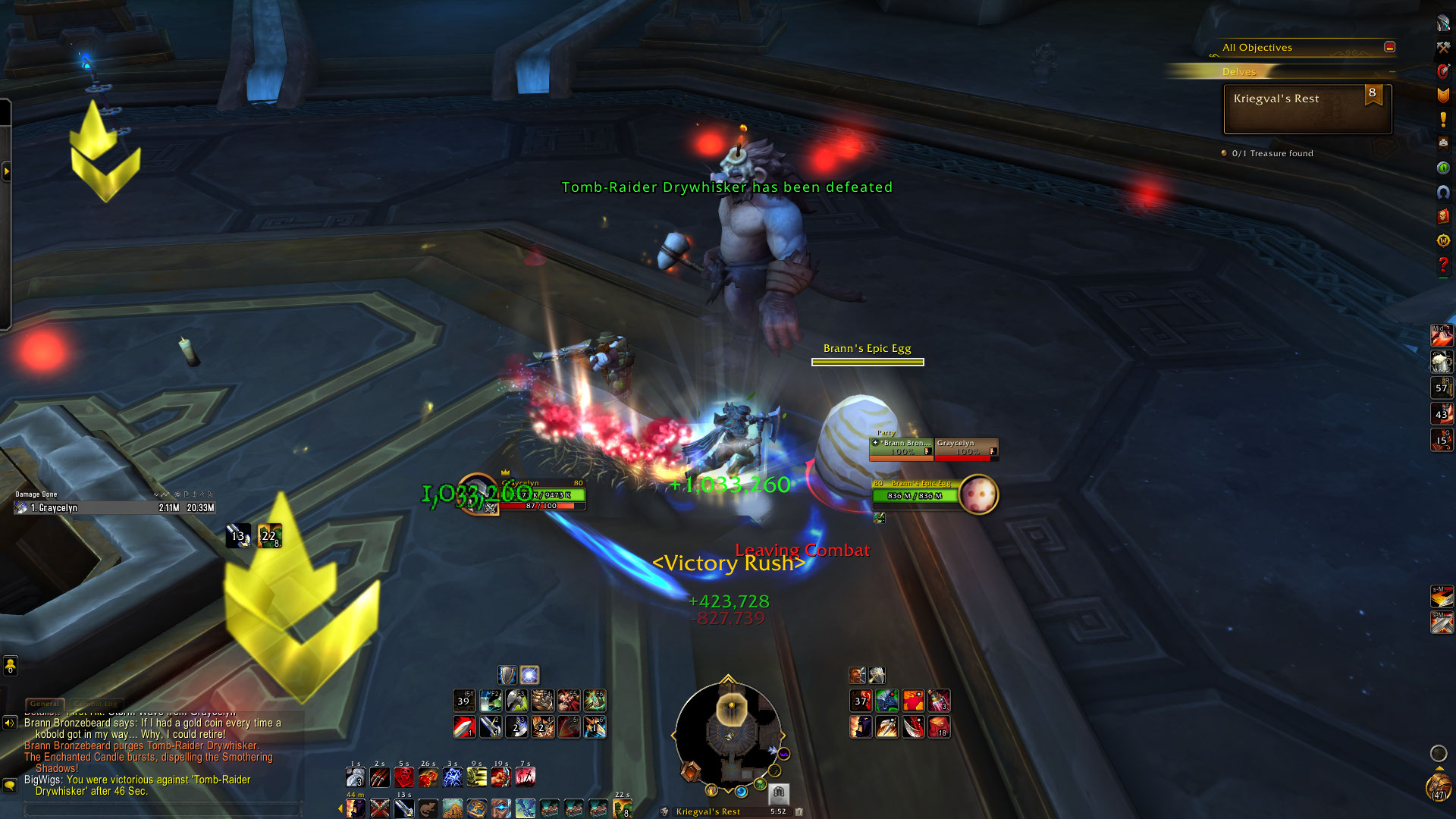Switch to the General chat tab
This screenshot has width=1456, height=819.
pyautogui.click(x=45, y=704)
